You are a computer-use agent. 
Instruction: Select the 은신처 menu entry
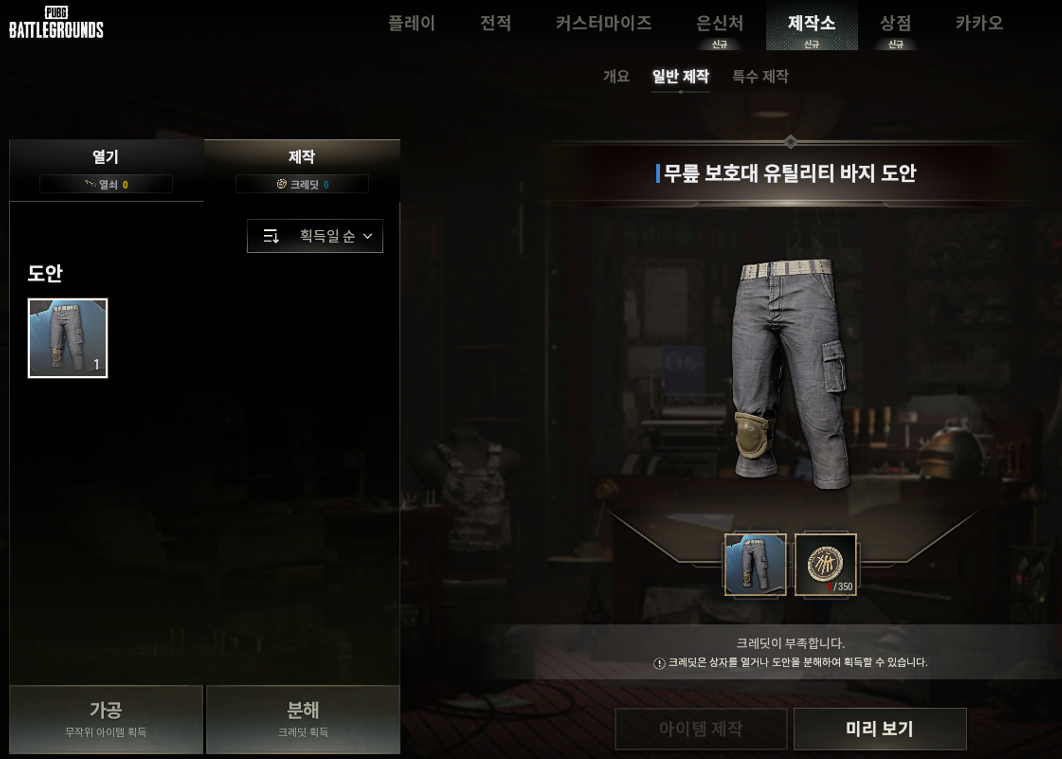719,24
